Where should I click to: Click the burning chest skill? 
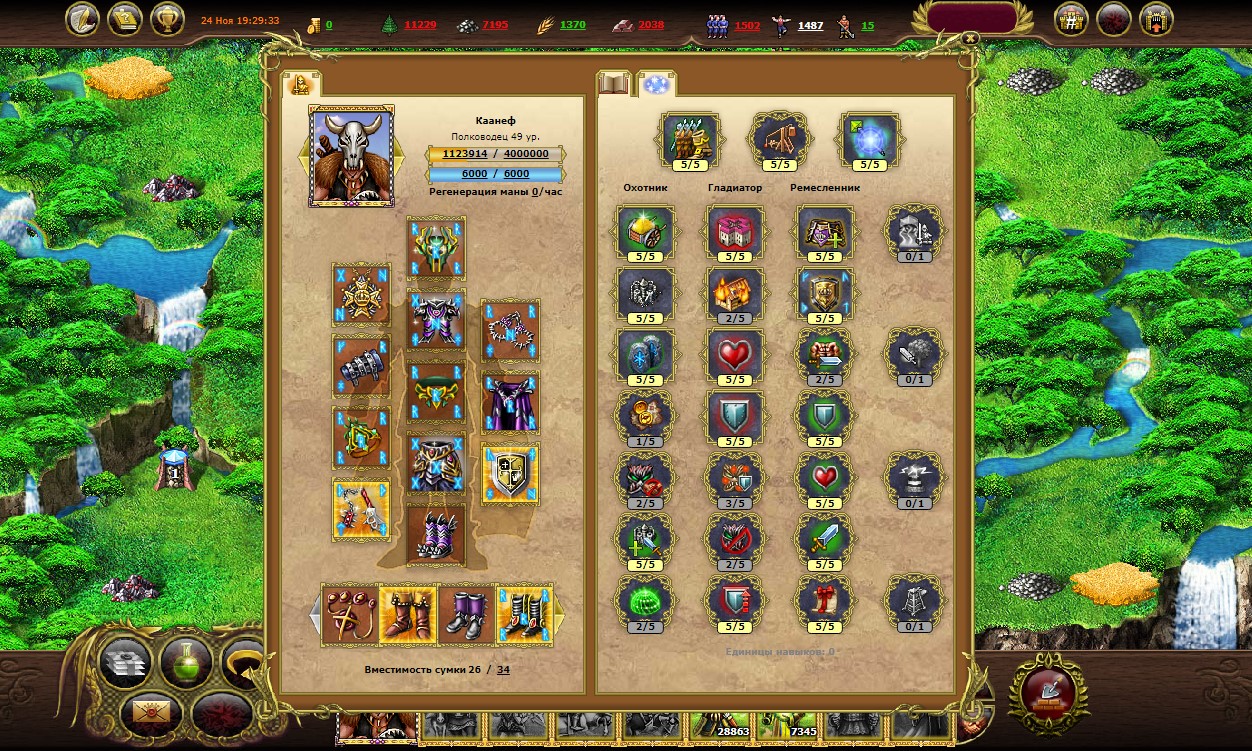[735, 292]
